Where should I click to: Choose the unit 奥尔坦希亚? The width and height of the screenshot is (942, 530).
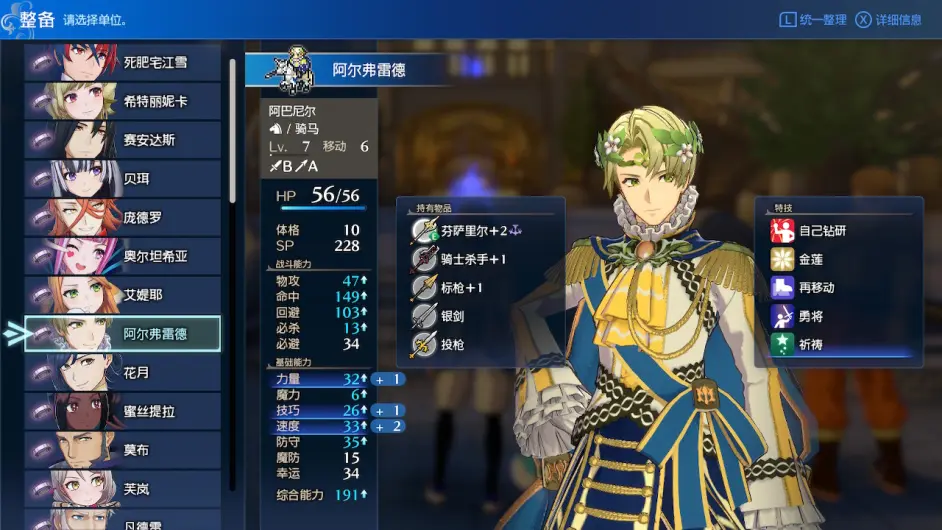122,257
